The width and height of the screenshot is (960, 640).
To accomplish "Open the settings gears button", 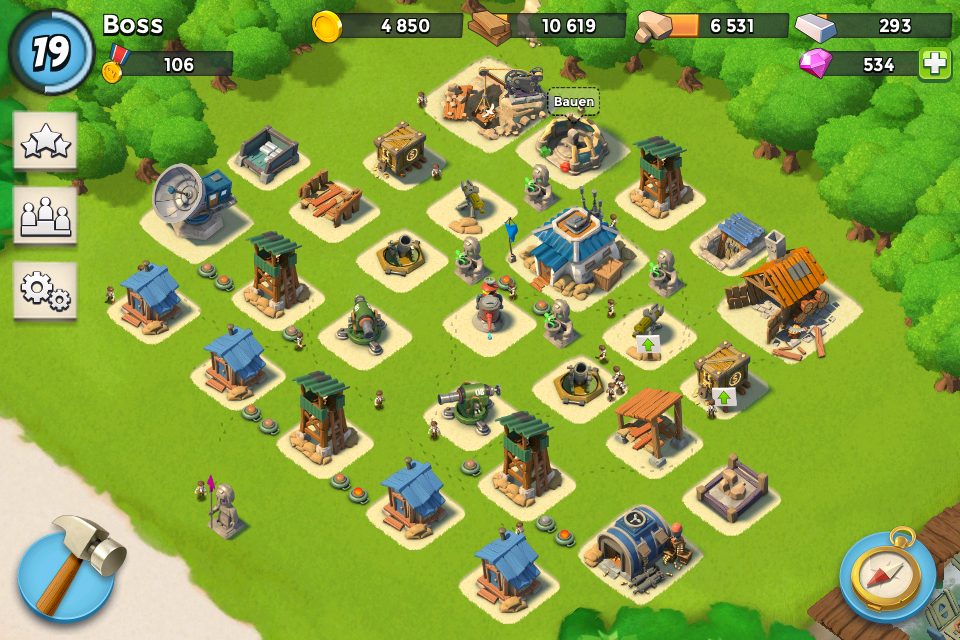I will (x=45, y=290).
